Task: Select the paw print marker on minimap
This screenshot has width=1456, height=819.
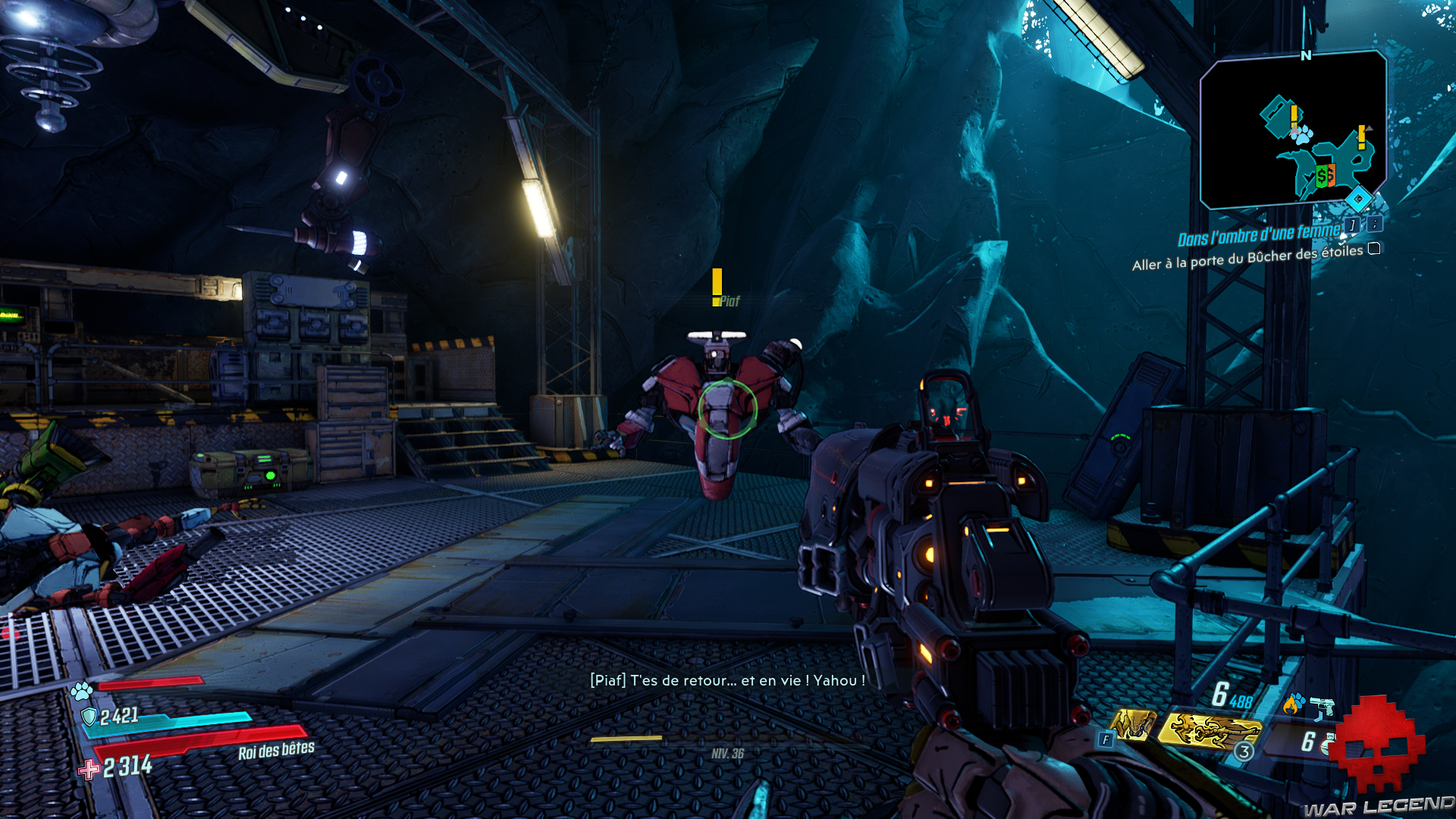Action: click(1303, 136)
